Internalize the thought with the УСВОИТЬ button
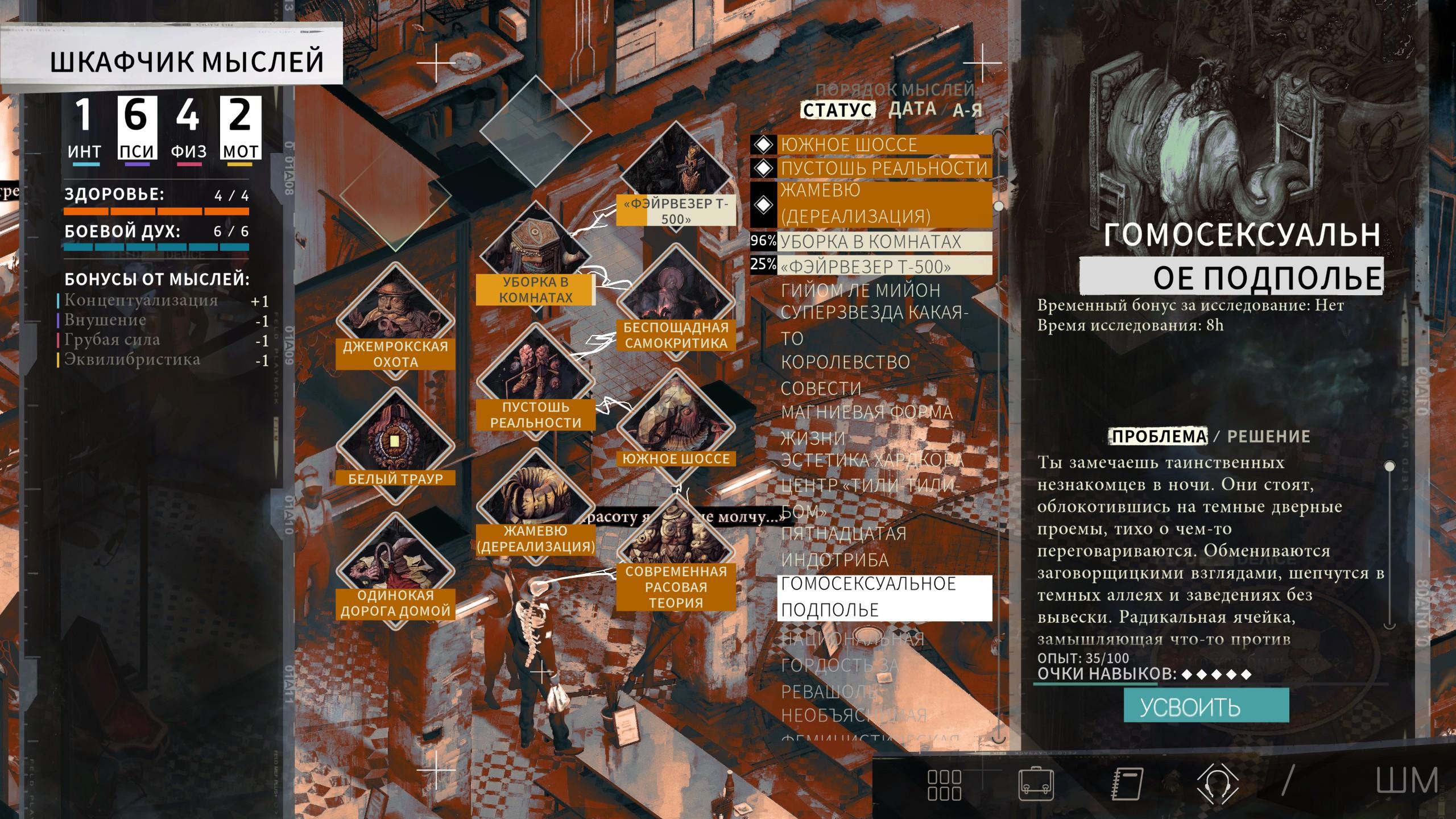 pos(1206,706)
